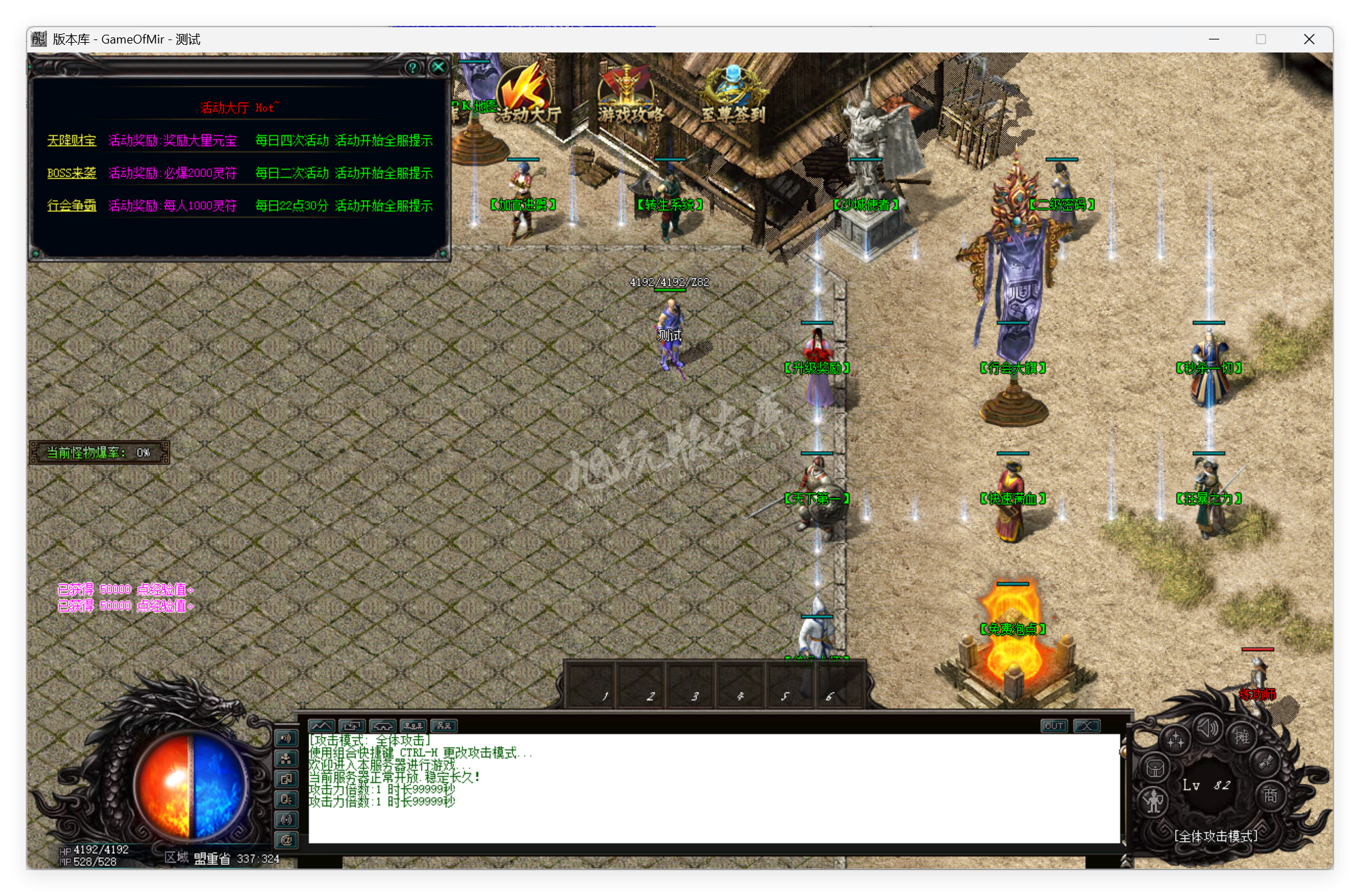Open the BOSS来袭 activity link
The height and width of the screenshot is (896, 1360).
[x=71, y=173]
